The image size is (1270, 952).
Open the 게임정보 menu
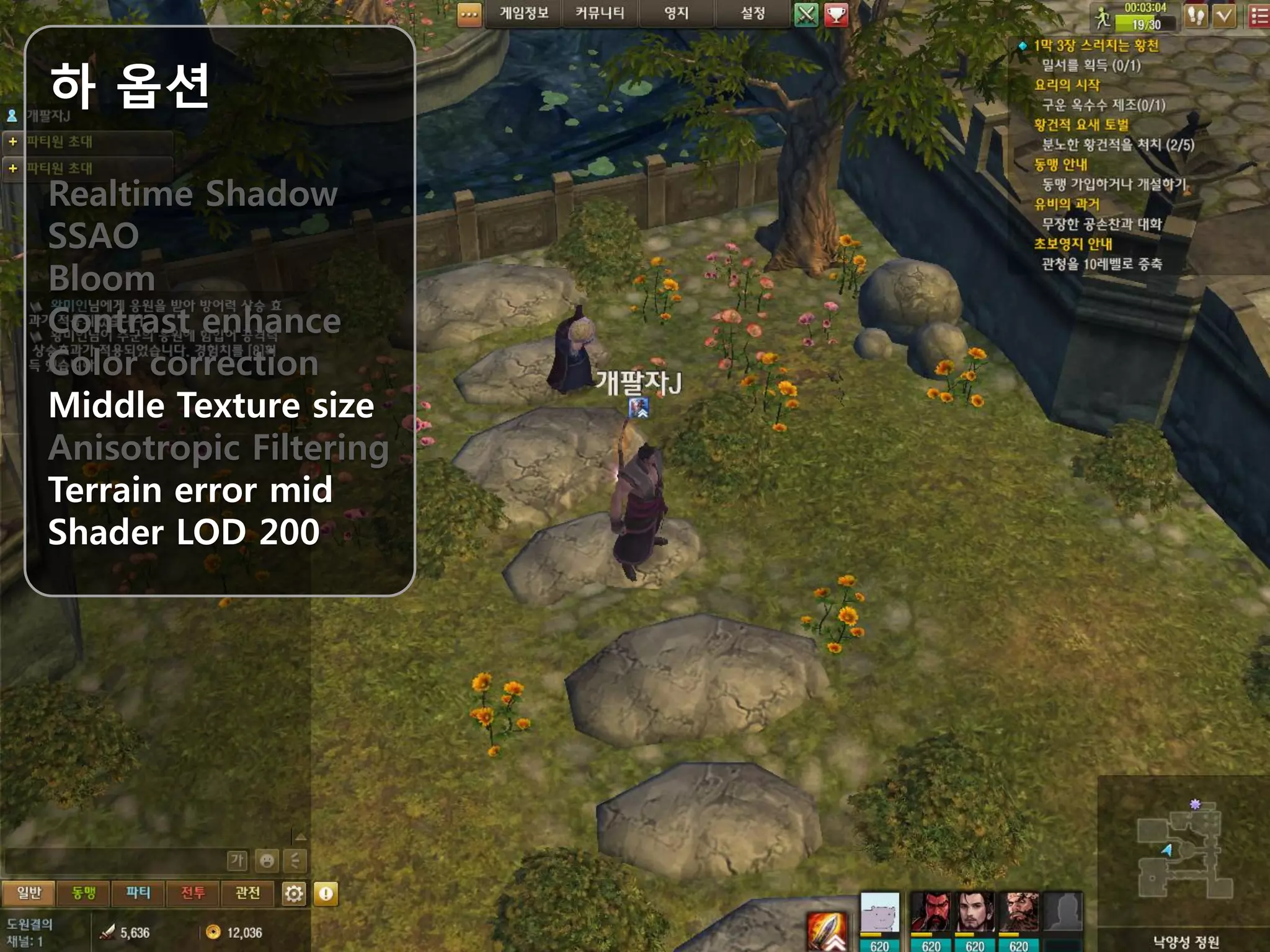pyautogui.click(x=524, y=14)
